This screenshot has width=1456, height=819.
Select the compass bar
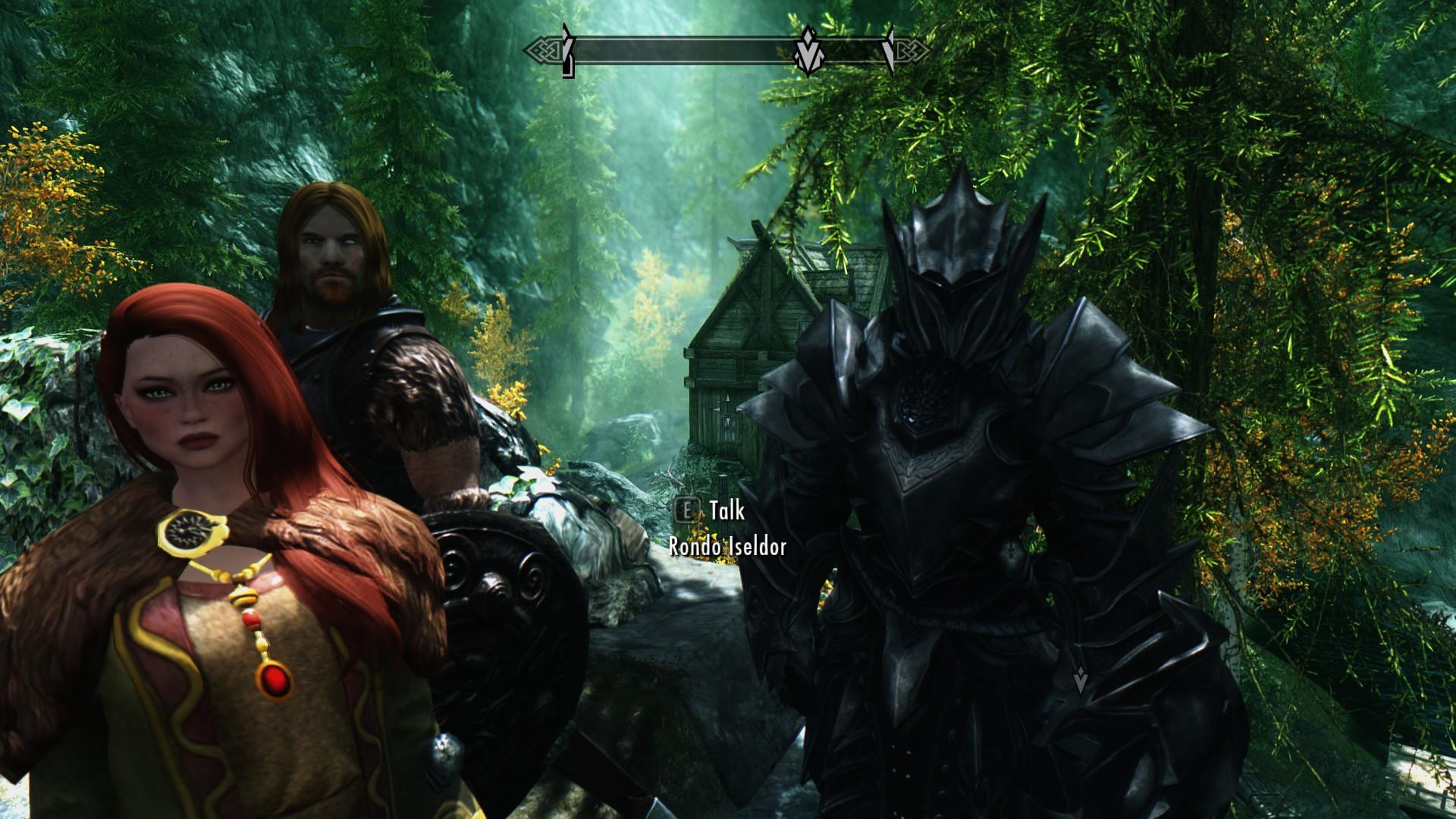tap(682, 52)
